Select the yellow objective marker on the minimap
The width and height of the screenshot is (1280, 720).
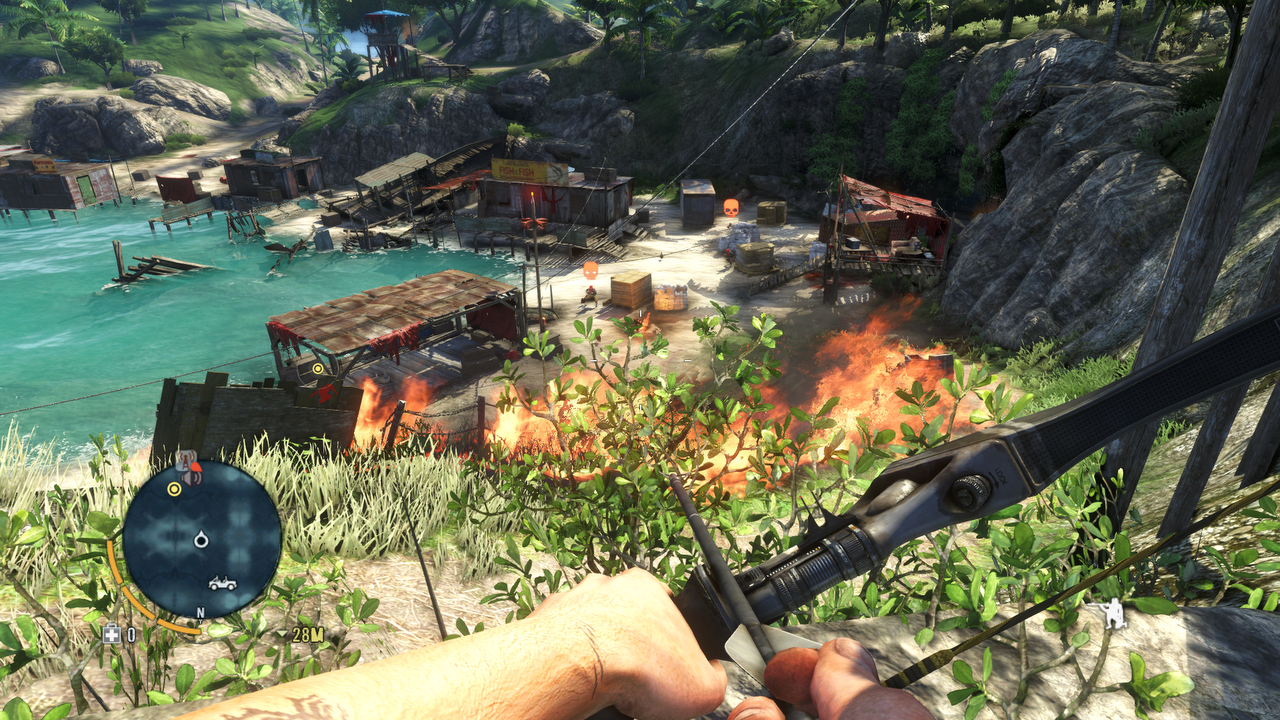[x=174, y=489]
